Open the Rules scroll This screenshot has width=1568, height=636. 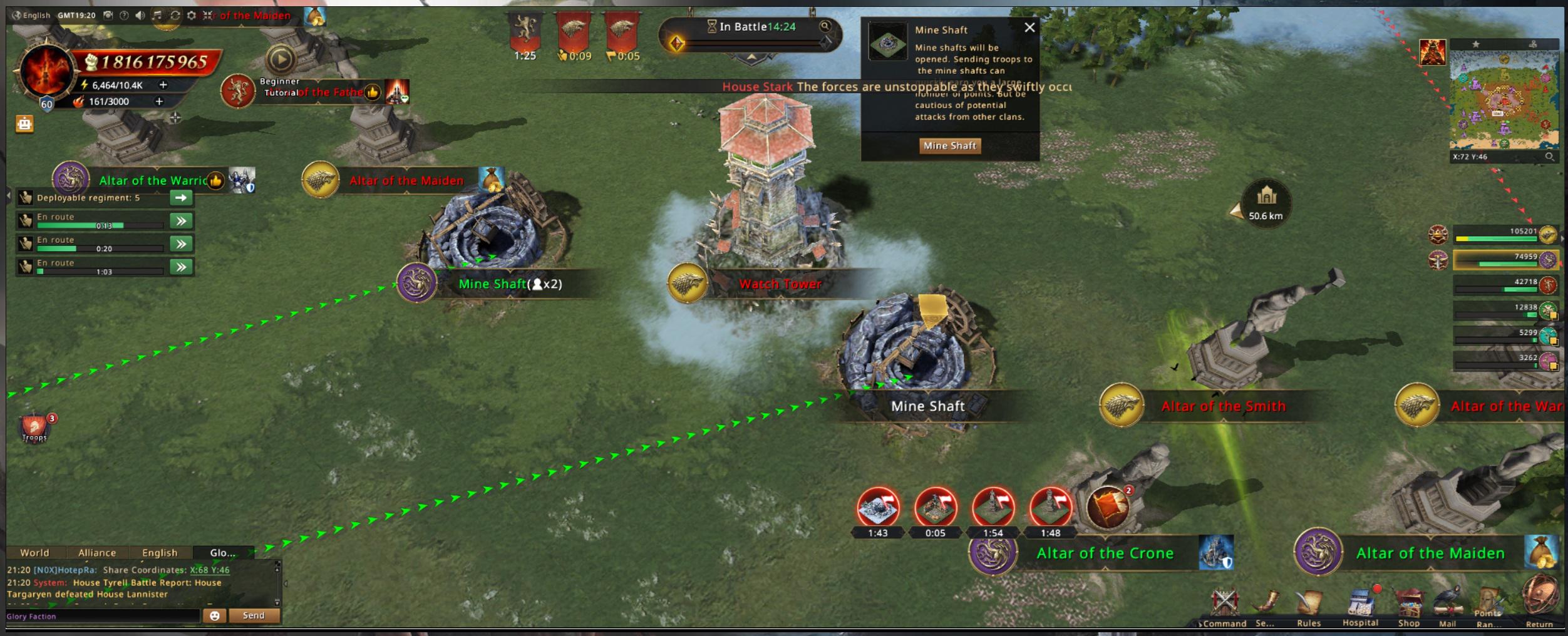[1309, 606]
